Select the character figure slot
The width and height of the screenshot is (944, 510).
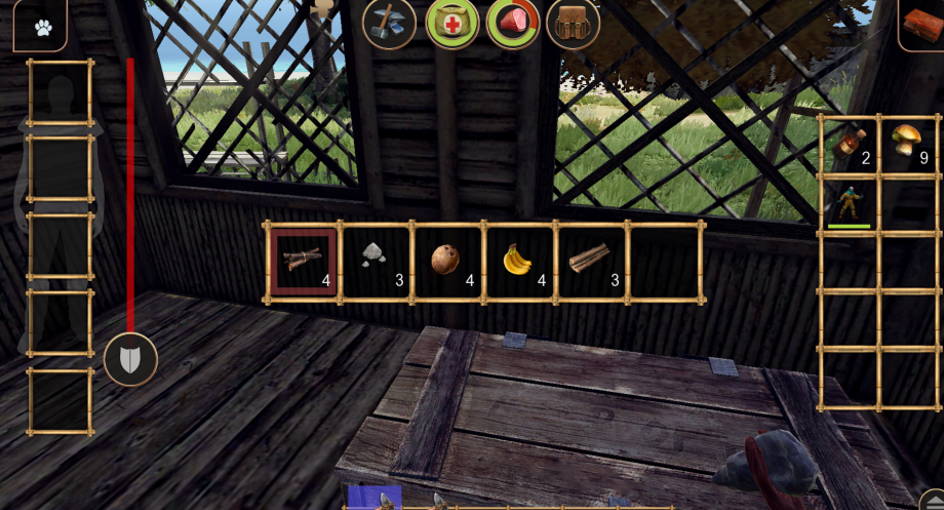[848, 203]
